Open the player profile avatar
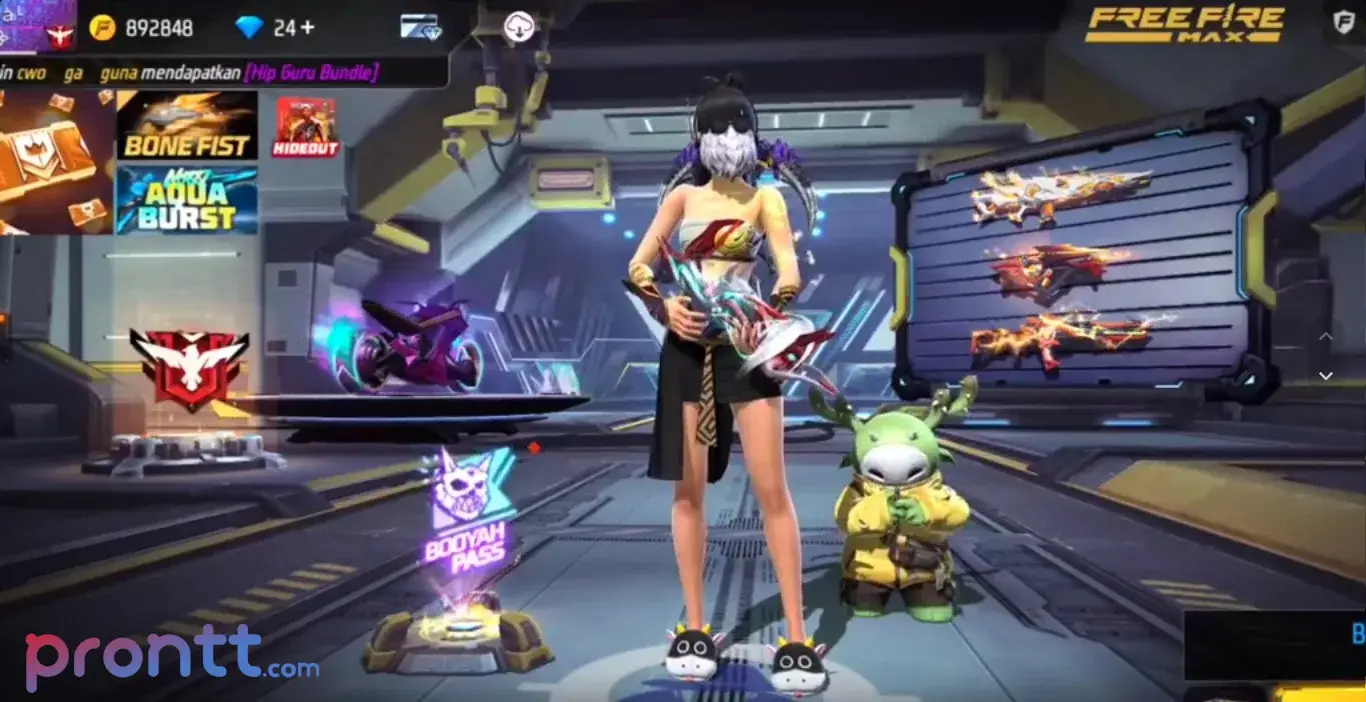 click(x=40, y=26)
